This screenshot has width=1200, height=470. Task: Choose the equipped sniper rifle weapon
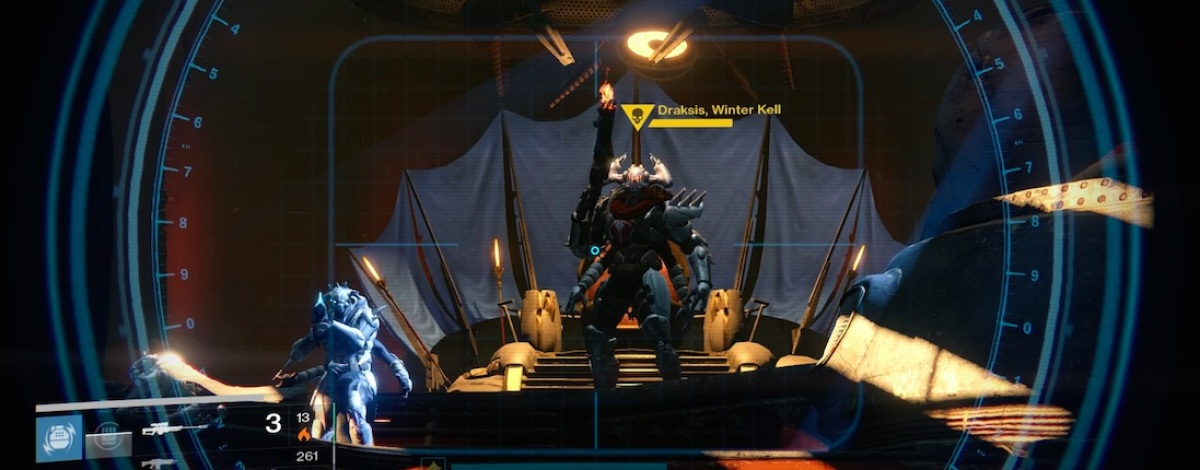pyautogui.click(x=176, y=428)
